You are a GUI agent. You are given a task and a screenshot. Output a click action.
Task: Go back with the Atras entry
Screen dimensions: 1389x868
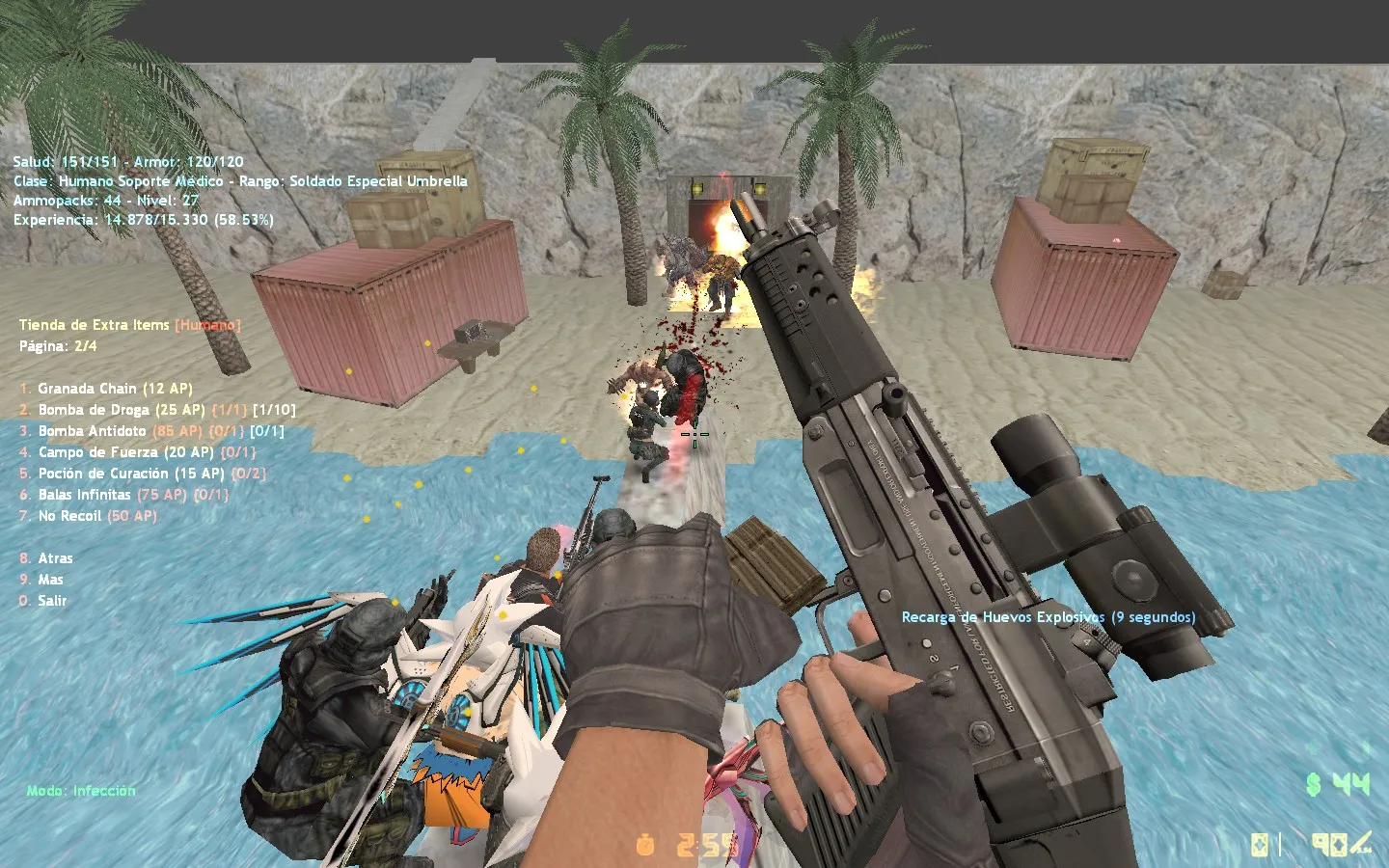coord(55,558)
